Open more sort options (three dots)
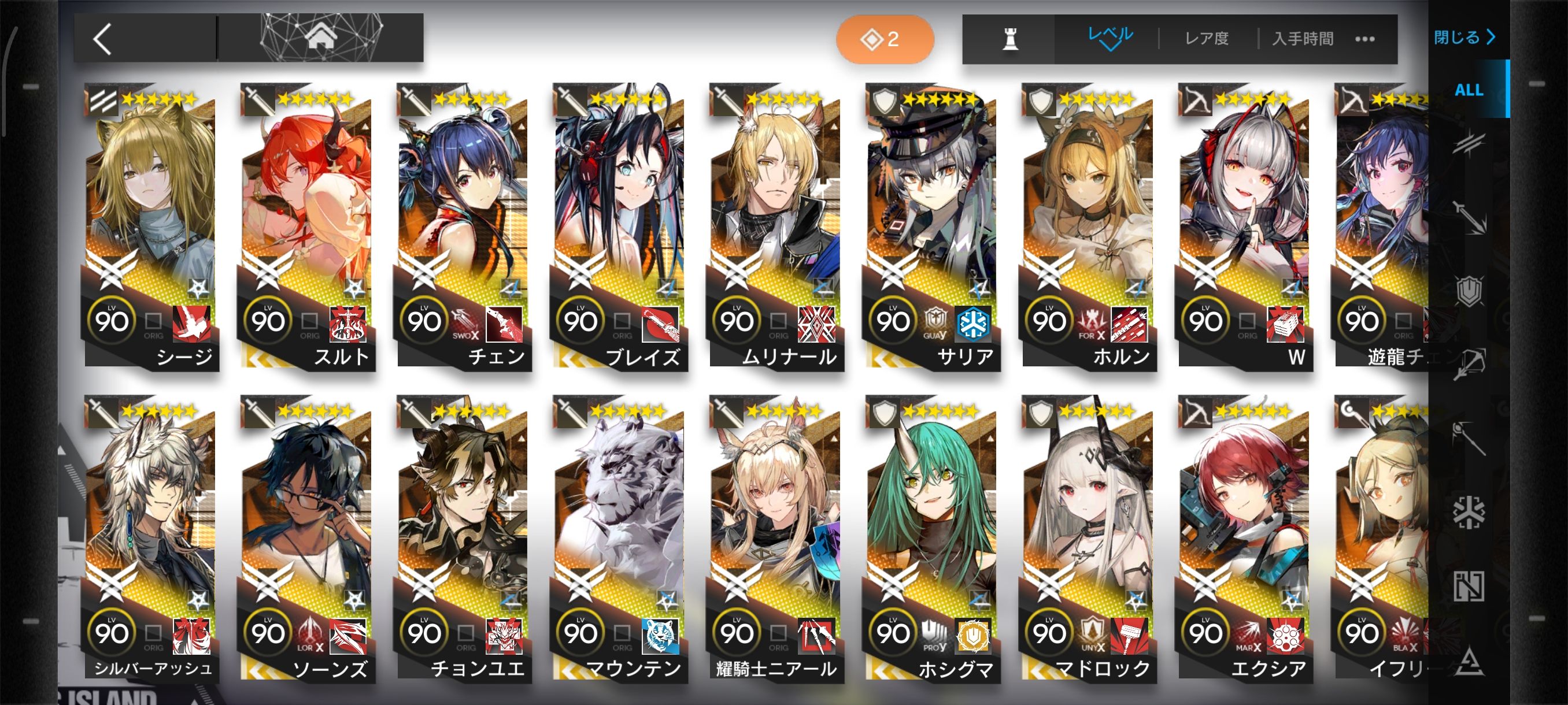This screenshot has width=1568, height=705. [x=1364, y=39]
